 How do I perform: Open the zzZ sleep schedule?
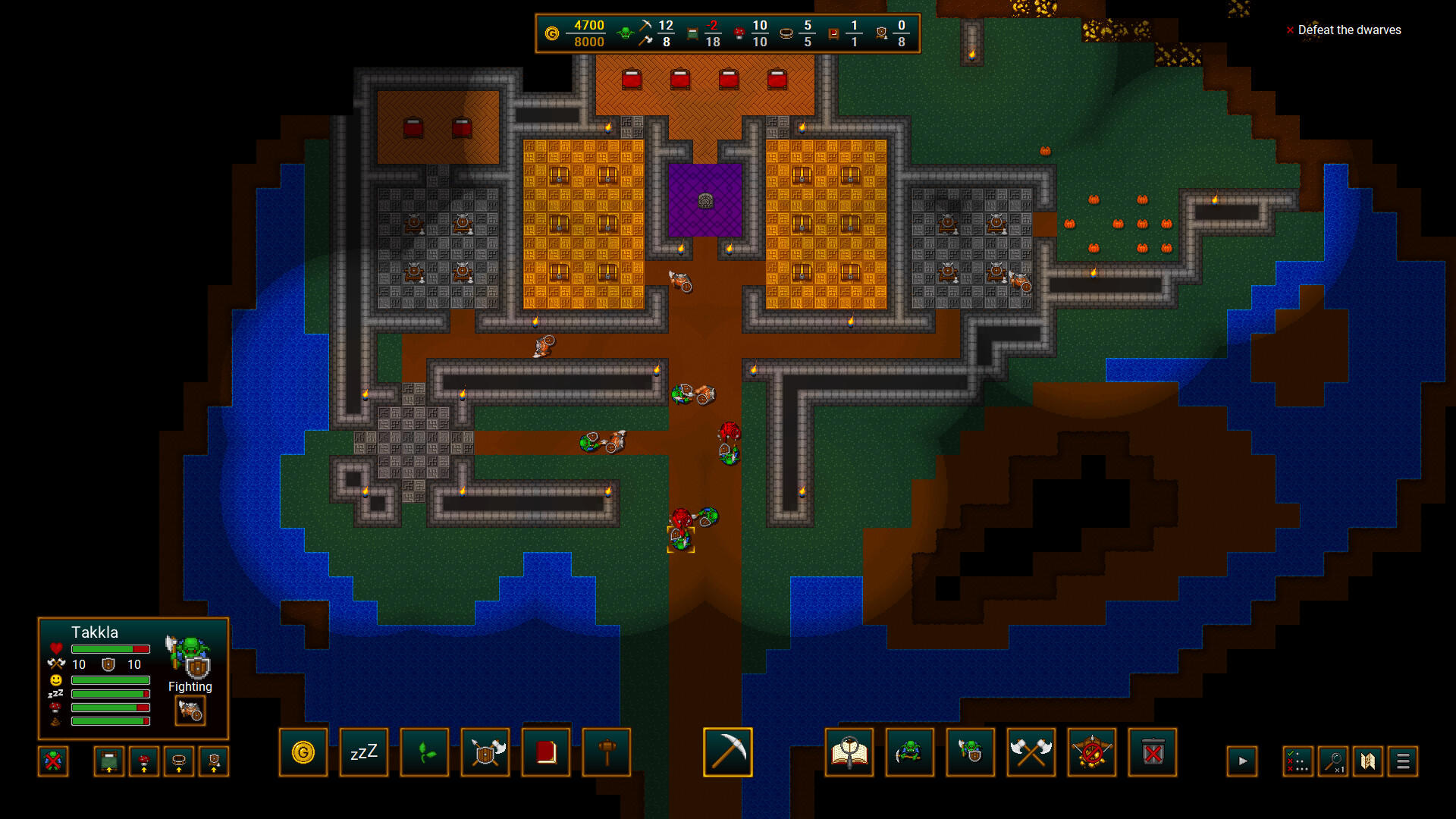[x=364, y=752]
